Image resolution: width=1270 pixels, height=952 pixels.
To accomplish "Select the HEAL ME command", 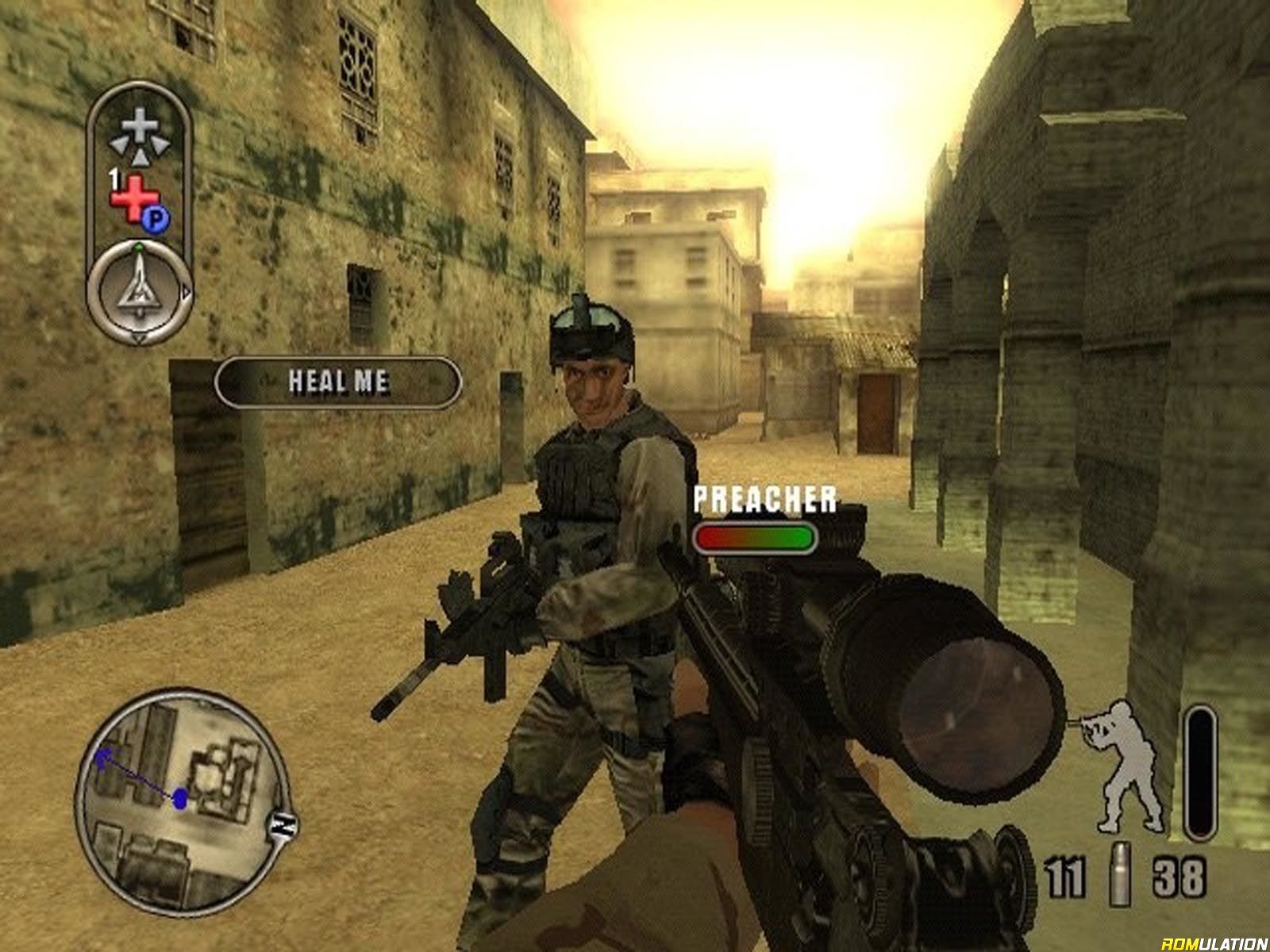I will coord(338,382).
